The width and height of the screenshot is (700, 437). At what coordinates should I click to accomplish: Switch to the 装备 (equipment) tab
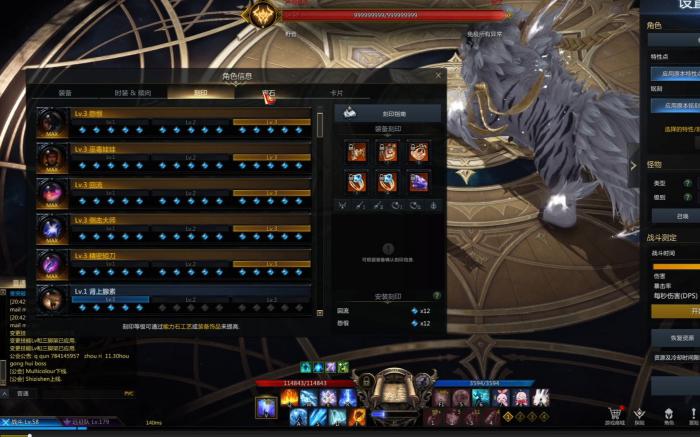[x=65, y=92]
